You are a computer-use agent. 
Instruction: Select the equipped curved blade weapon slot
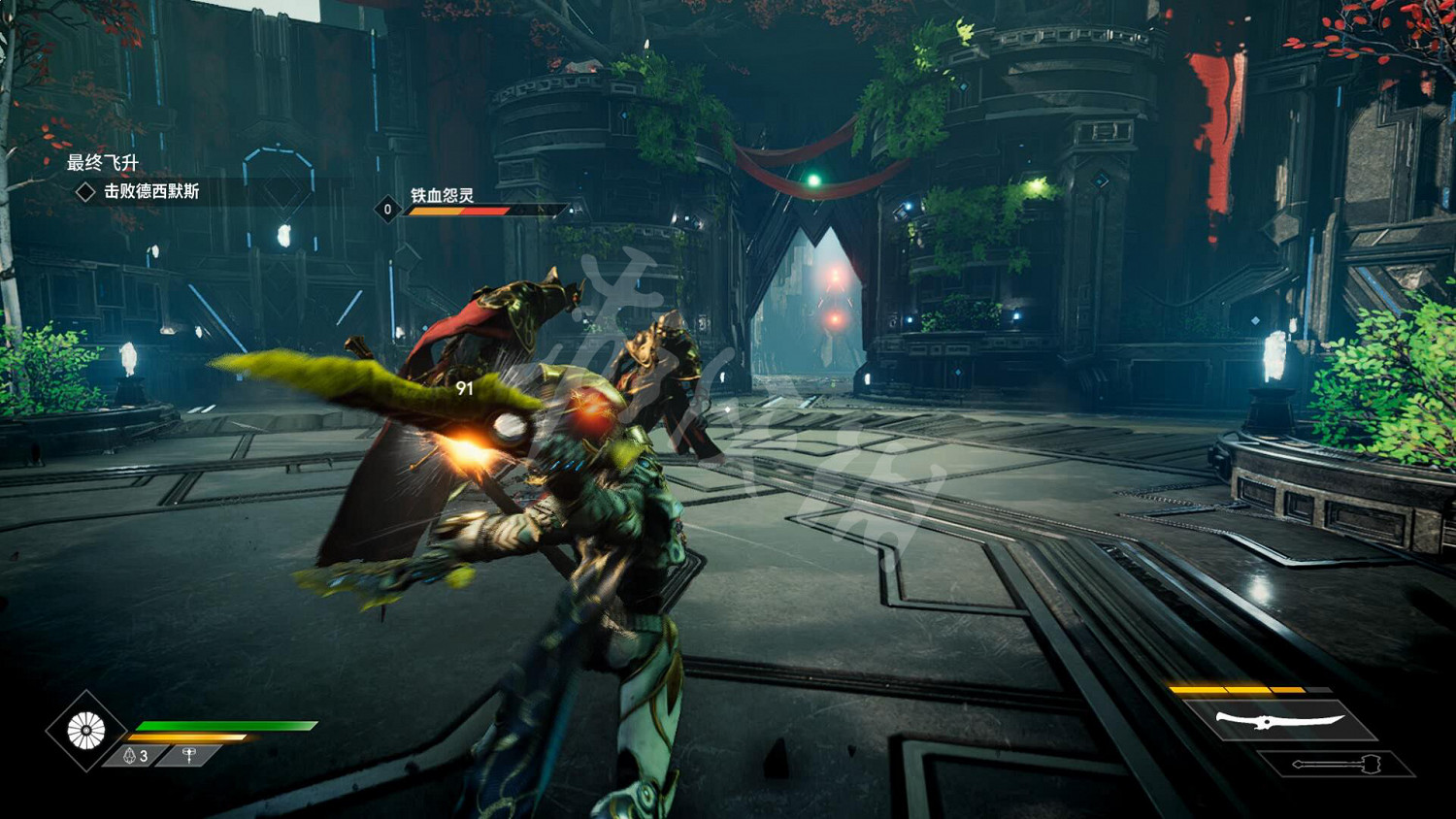(1279, 720)
